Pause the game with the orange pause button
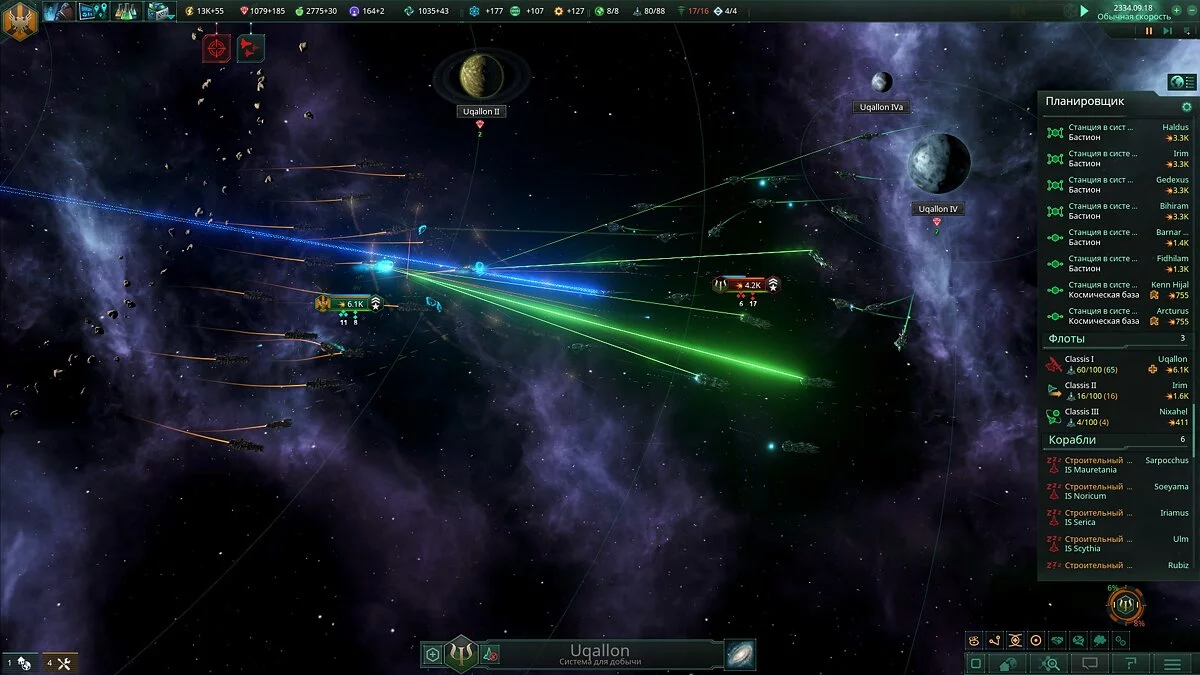Screen dimensions: 1200x675 pos(1149,31)
